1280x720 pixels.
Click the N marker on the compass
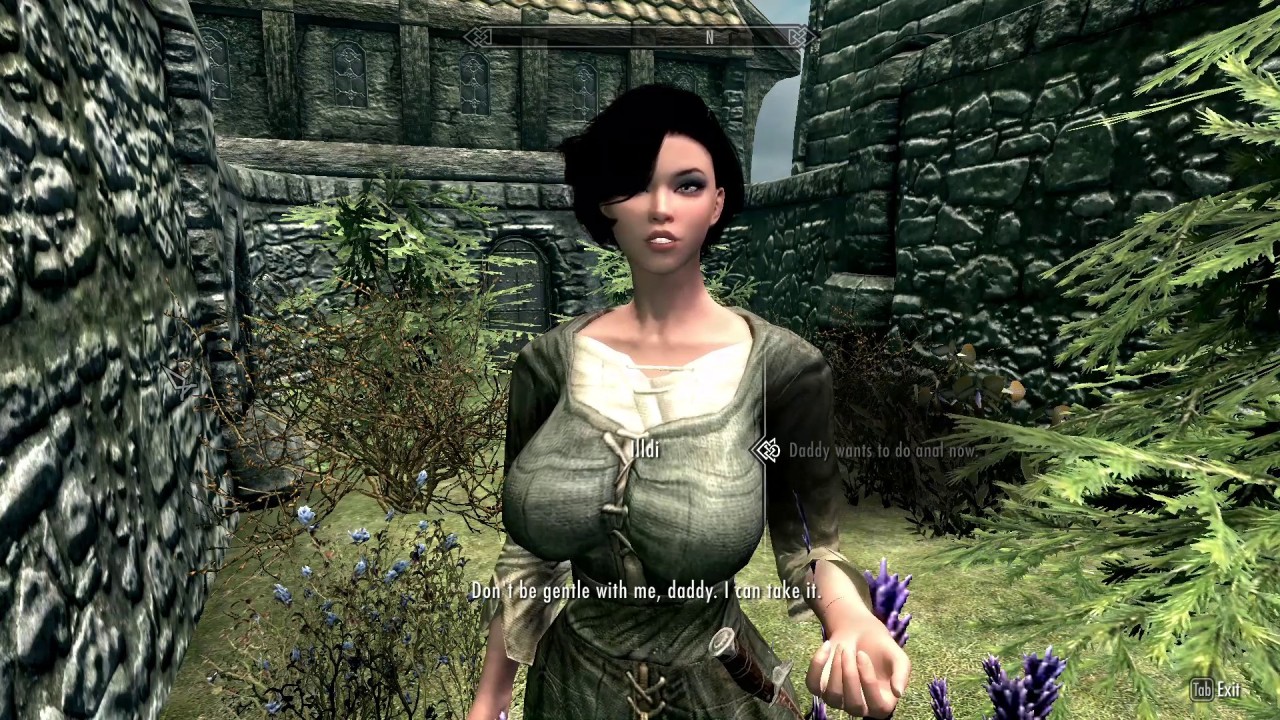(x=708, y=37)
